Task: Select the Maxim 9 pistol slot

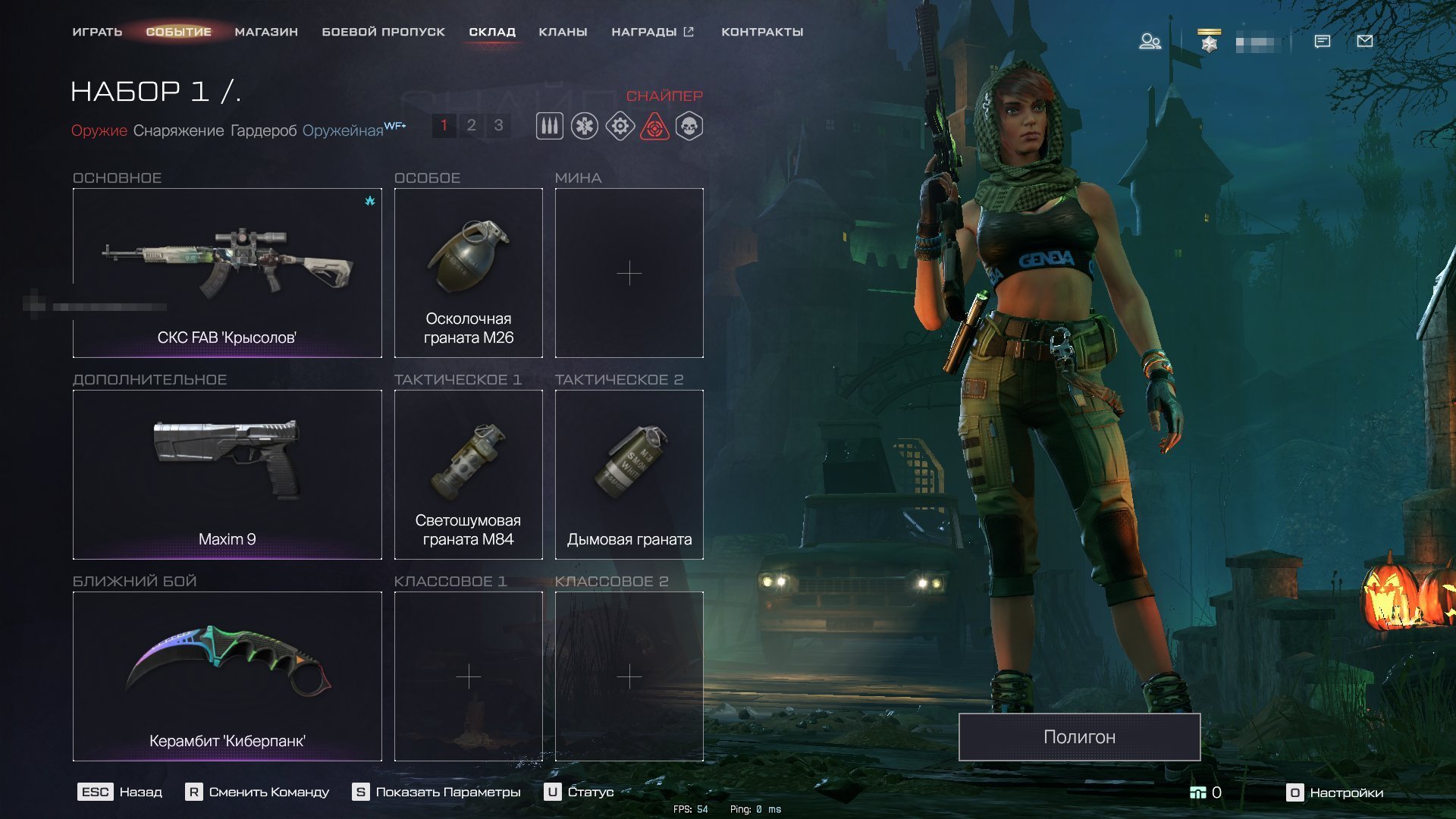Action: click(x=227, y=475)
